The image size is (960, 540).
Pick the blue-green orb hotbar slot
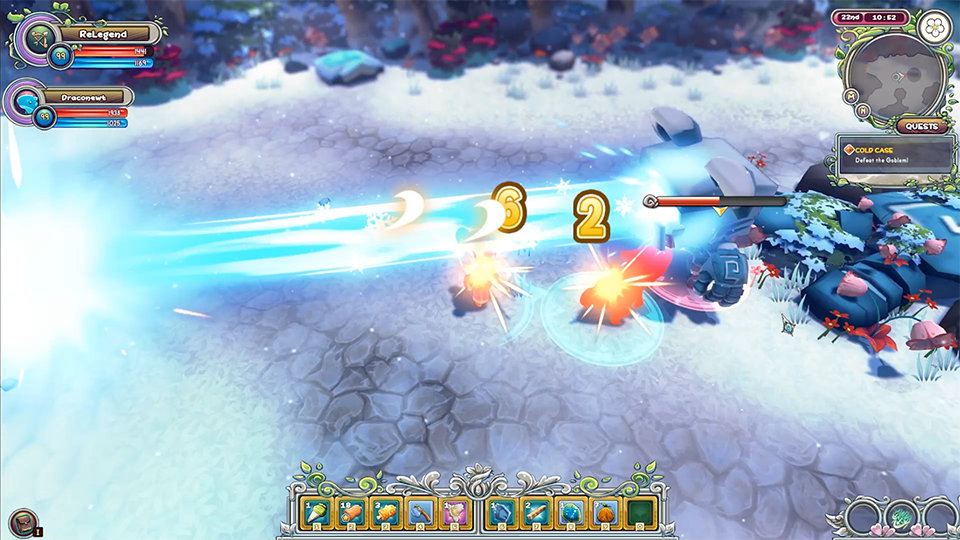tap(572, 513)
